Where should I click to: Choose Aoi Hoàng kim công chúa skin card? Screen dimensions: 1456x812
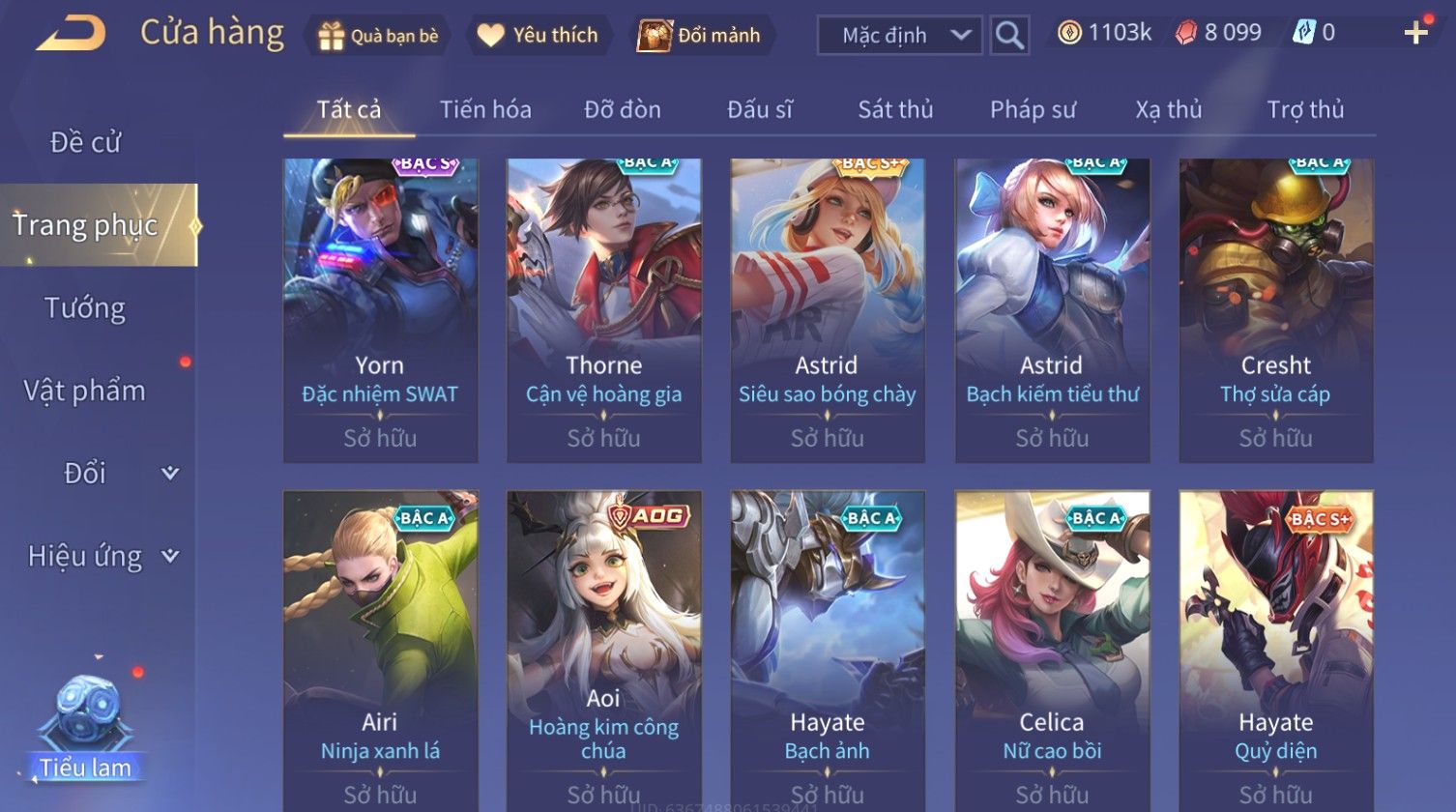coord(603,648)
